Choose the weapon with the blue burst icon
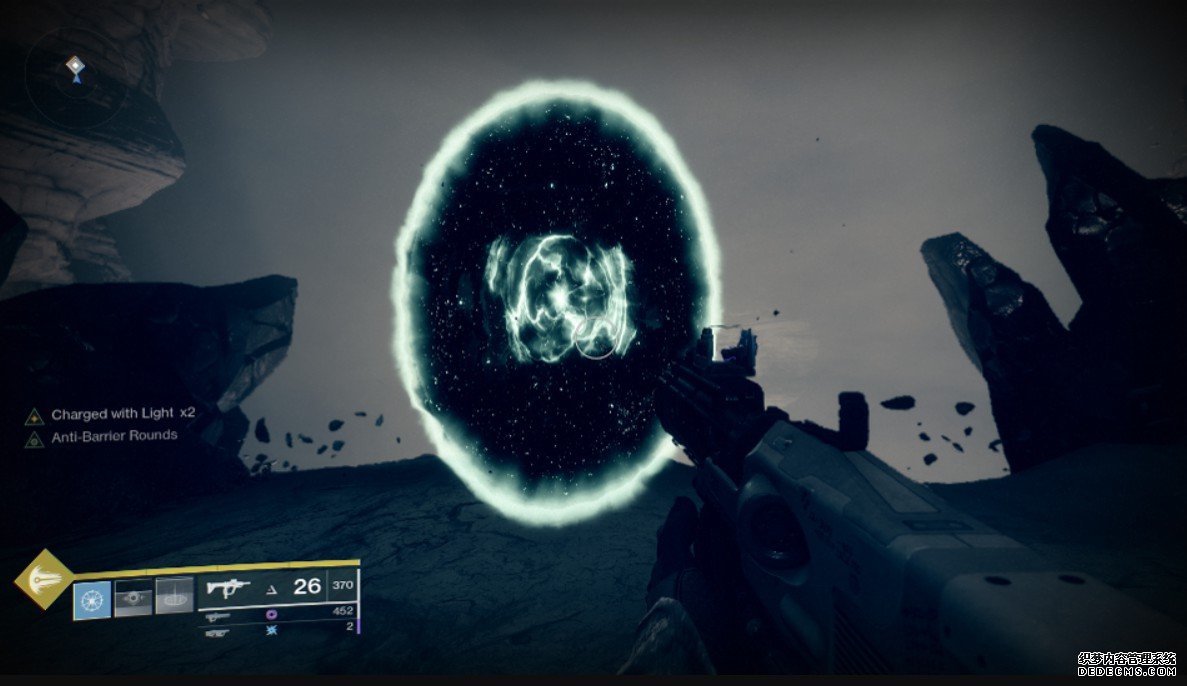The image size is (1187, 686). (x=217, y=633)
